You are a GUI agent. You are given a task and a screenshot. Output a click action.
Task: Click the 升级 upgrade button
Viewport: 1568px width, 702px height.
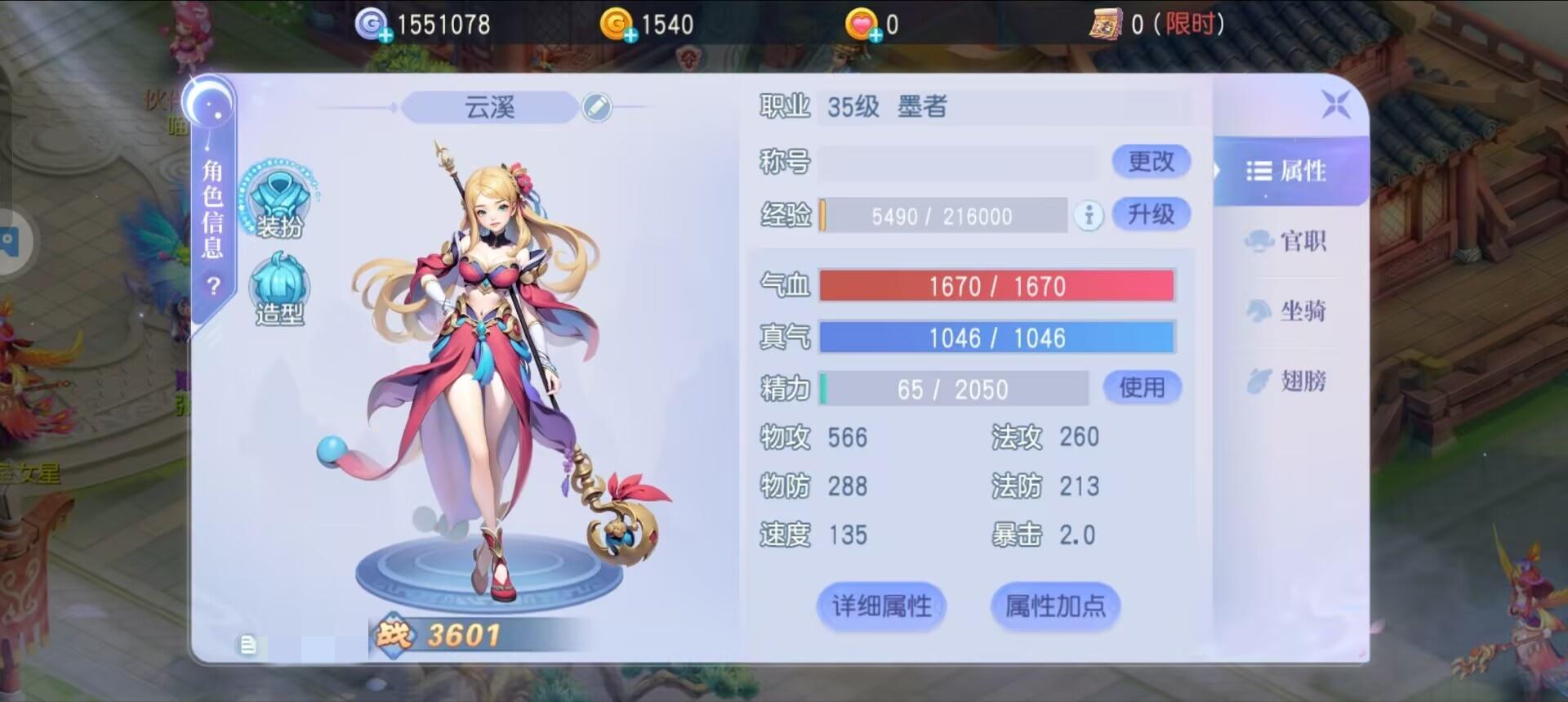point(1151,214)
